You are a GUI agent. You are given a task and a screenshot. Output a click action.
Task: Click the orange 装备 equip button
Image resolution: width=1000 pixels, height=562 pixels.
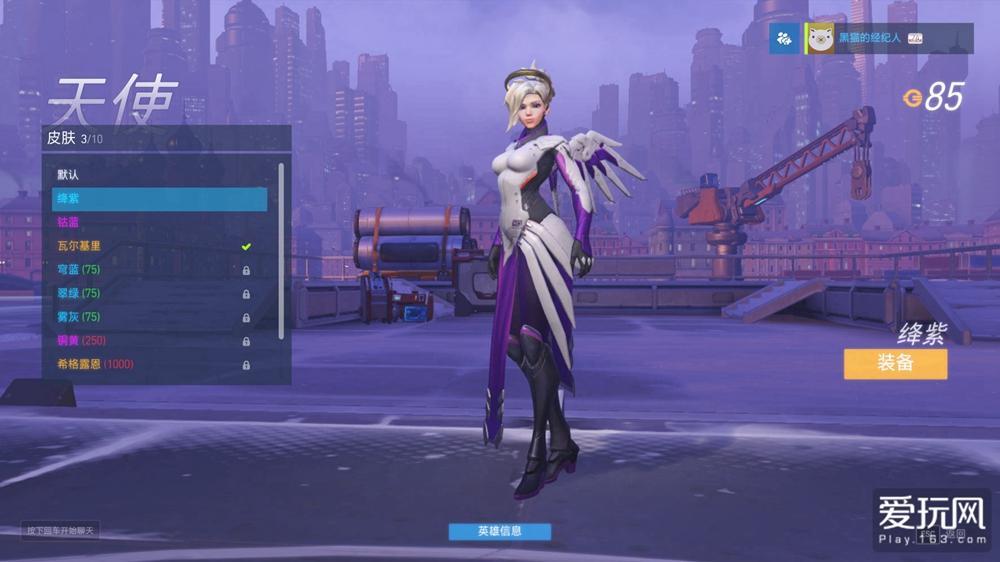pyautogui.click(x=894, y=363)
